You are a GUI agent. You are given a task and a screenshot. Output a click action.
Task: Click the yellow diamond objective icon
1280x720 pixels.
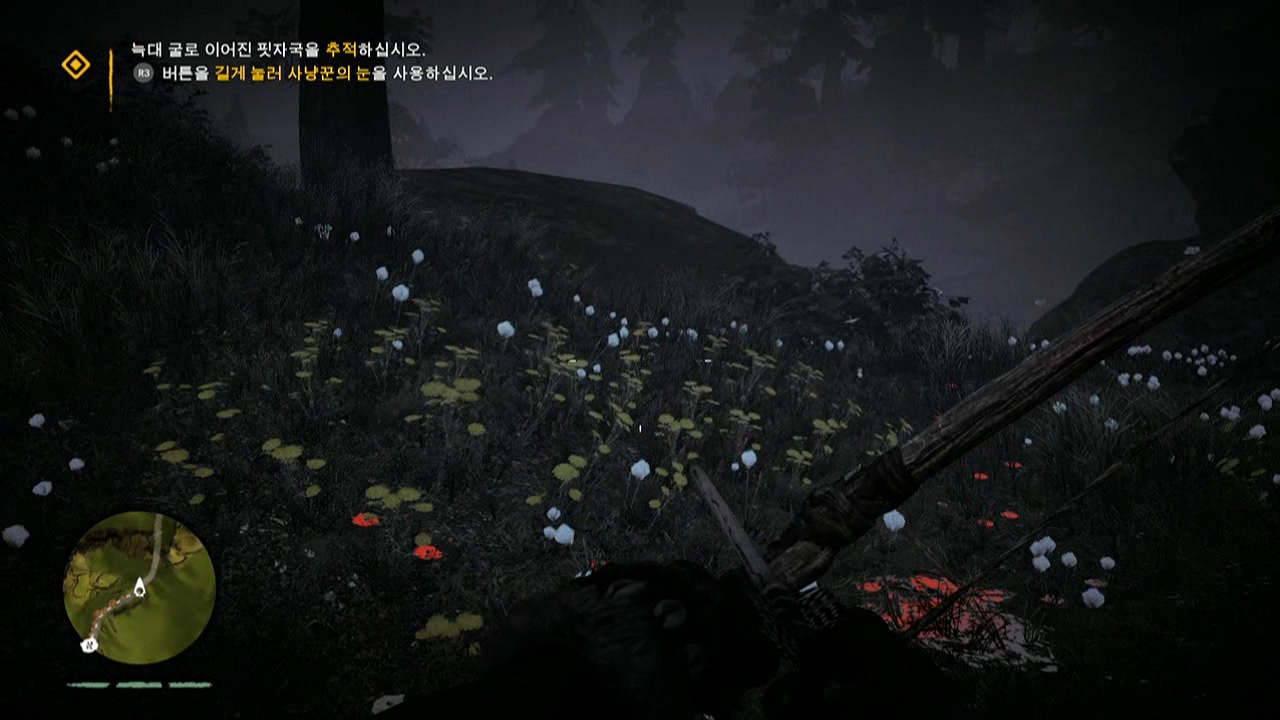tap(75, 66)
